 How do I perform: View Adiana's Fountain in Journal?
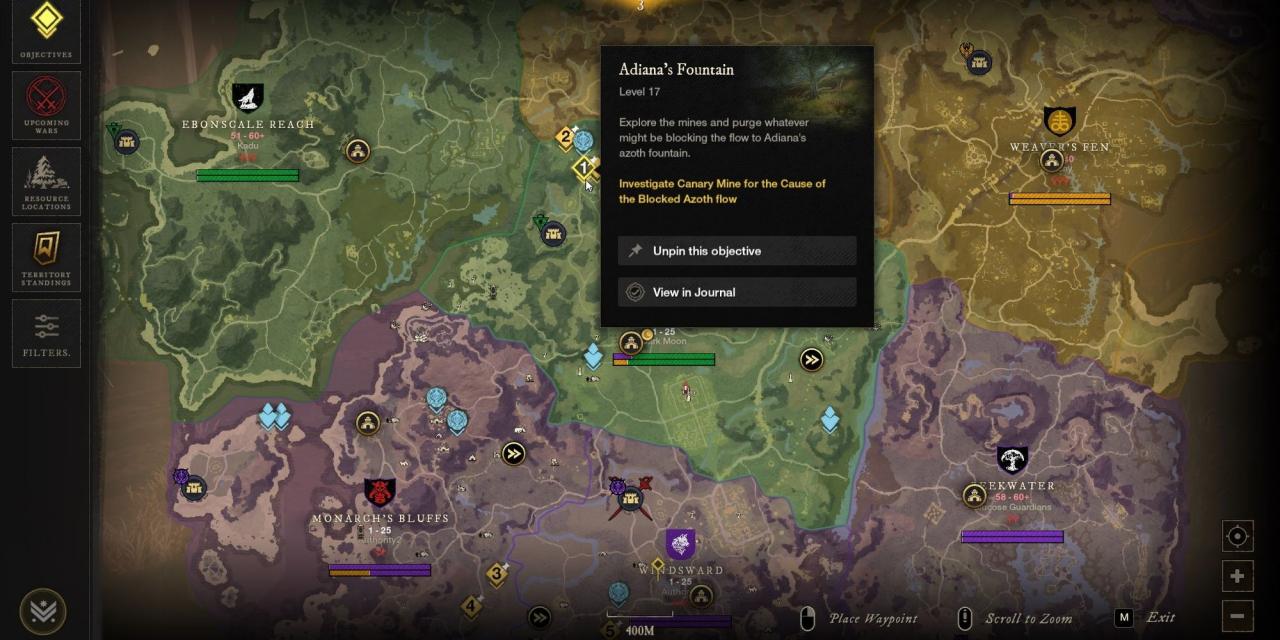pos(737,292)
